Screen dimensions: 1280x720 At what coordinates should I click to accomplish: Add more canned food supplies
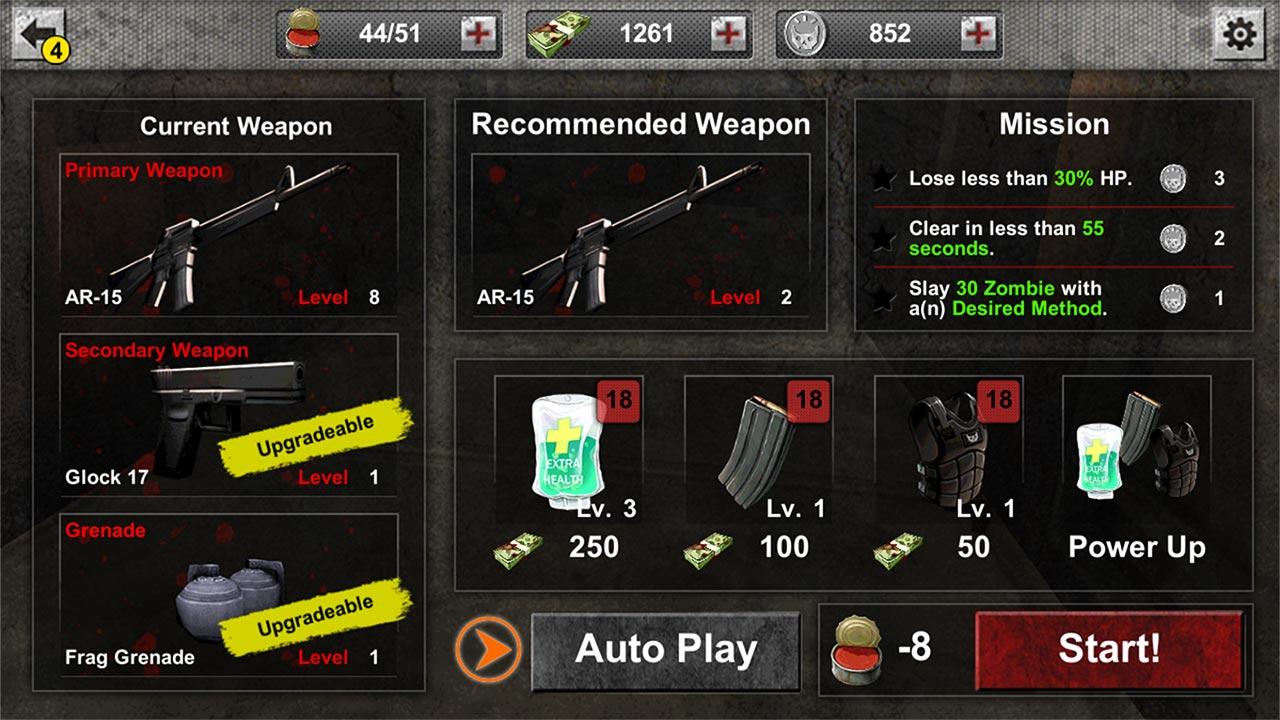click(480, 33)
